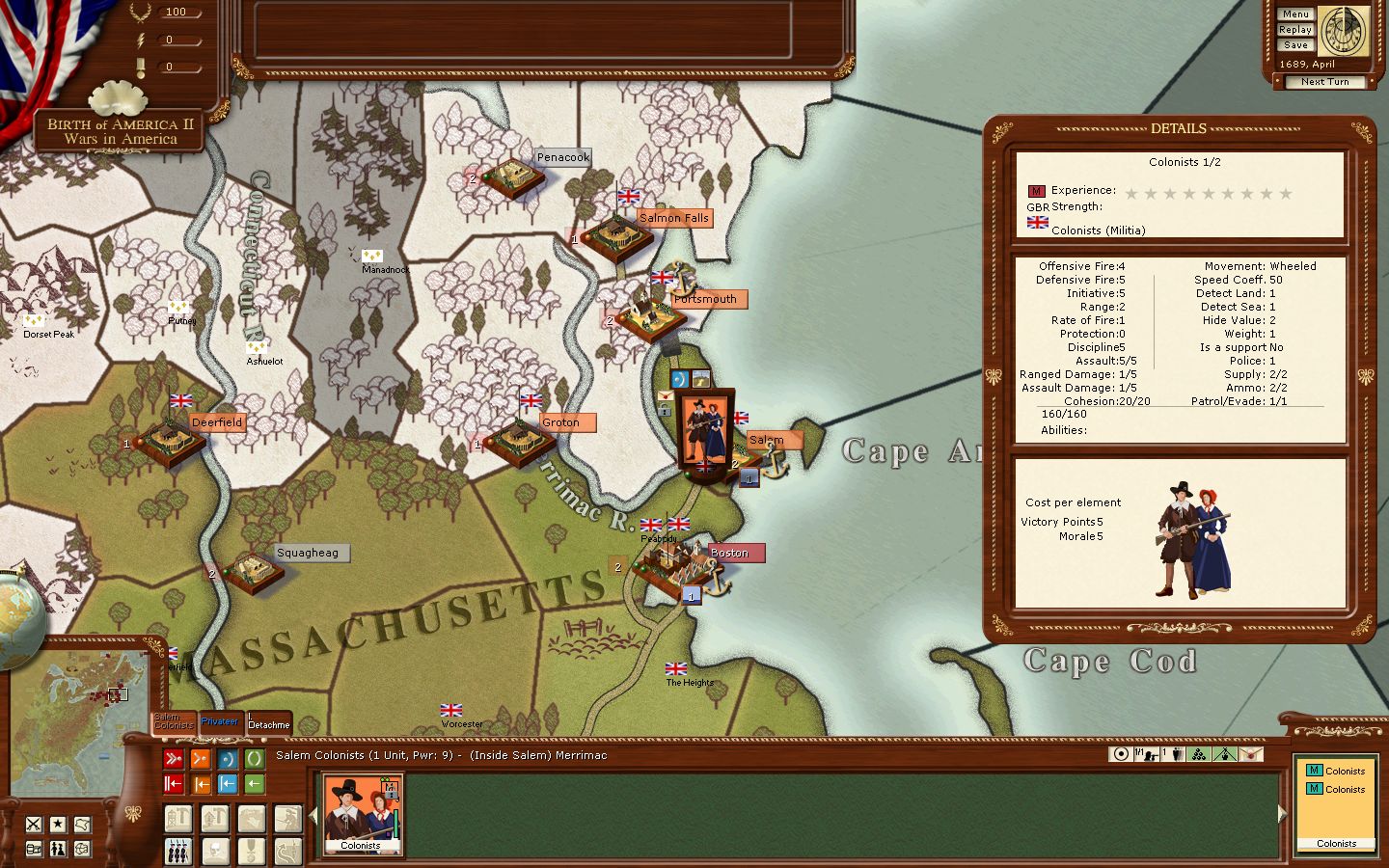Viewport: 1389px width, 868px height.
Task: Select the Salem Colonists stack tab
Action: (174, 721)
